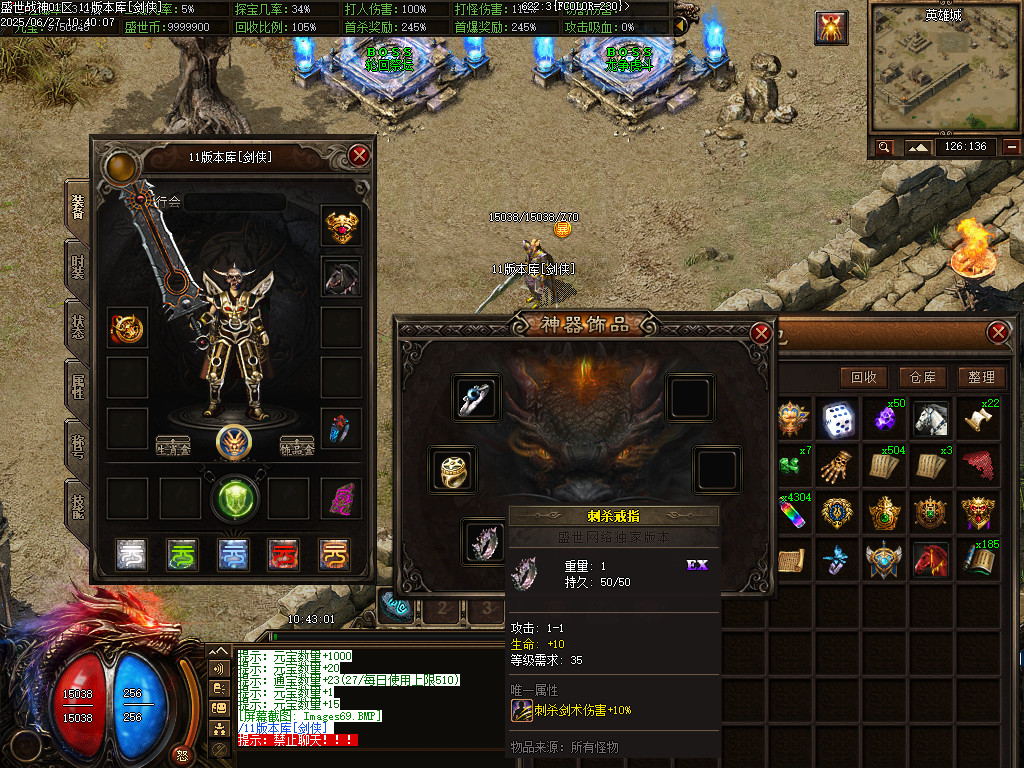The width and height of the screenshot is (1024, 768).
Task: Show the 属性 attributes tab
Action: coord(77,387)
